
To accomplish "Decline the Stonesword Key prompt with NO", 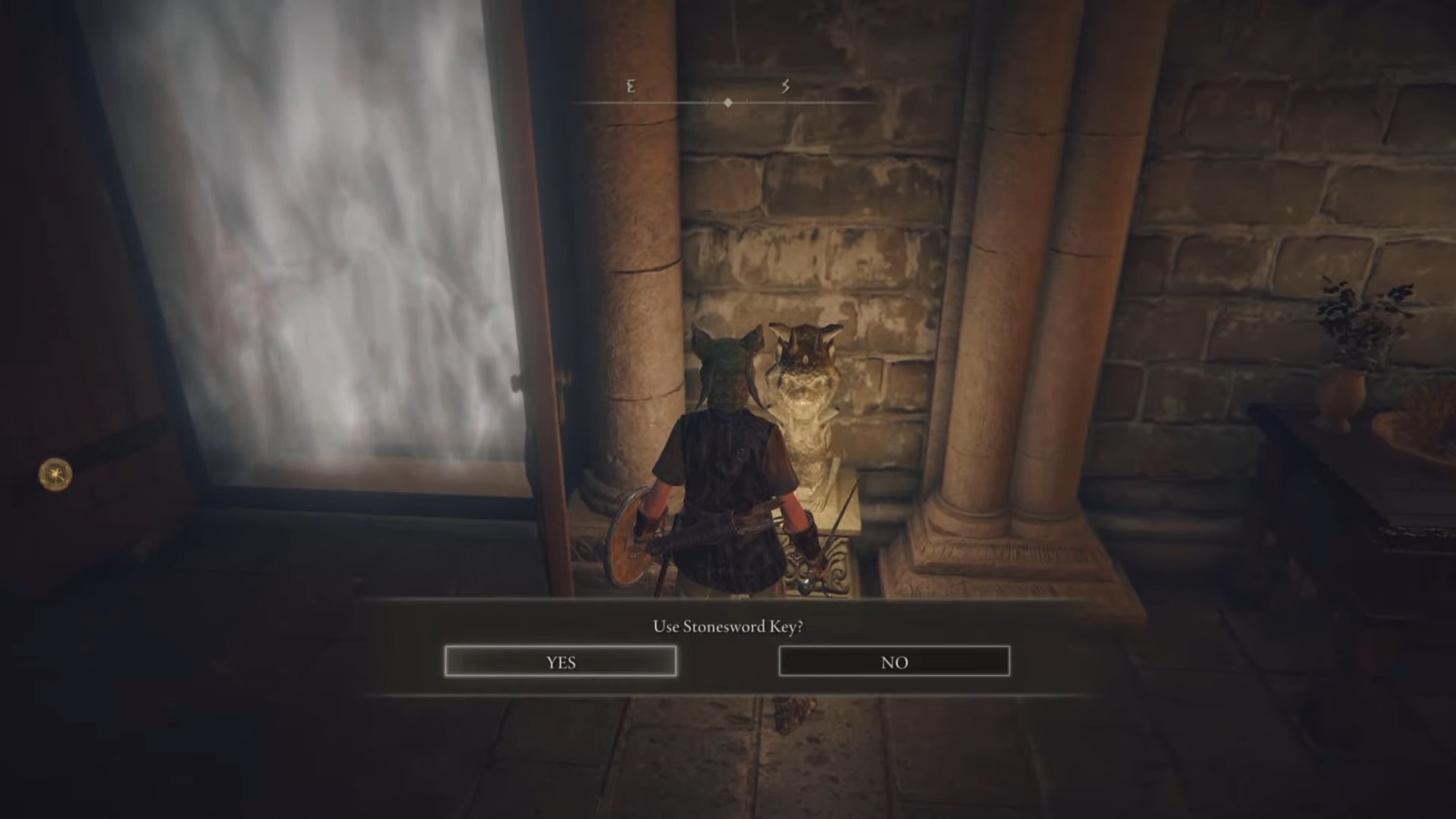I will pos(894,661).
